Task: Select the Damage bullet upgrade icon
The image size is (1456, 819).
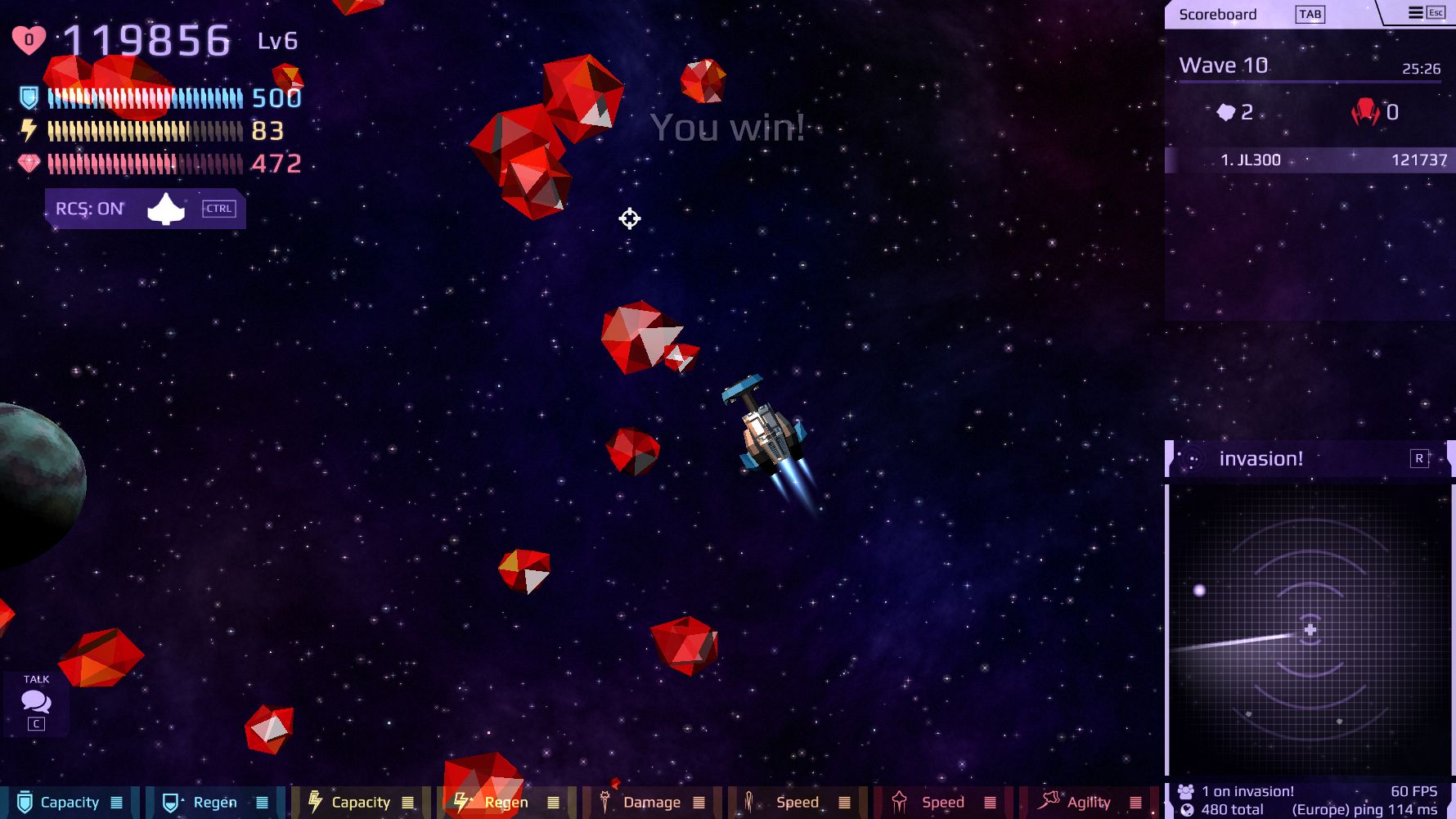Action: (605, 802)
